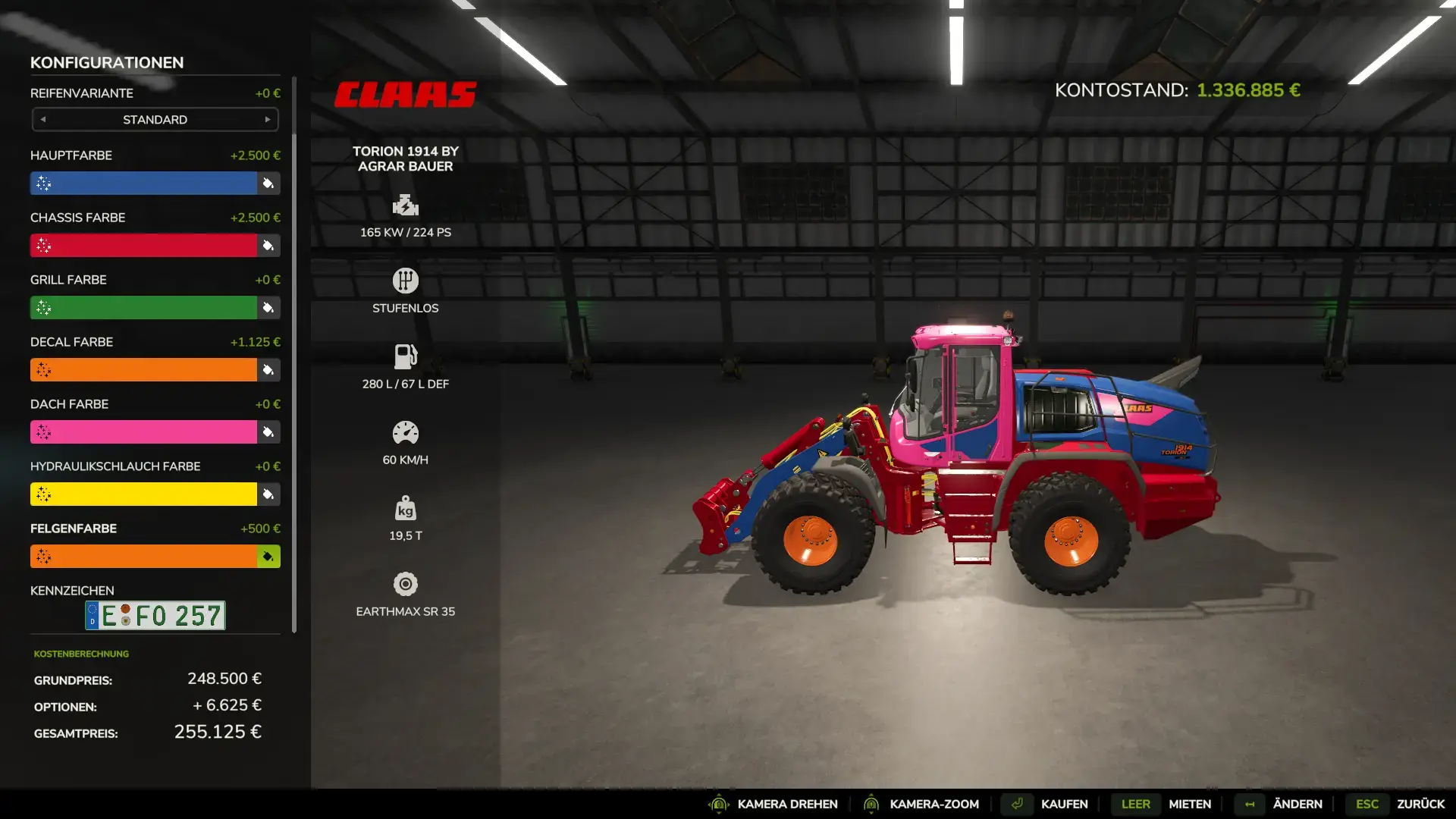Click the paint bucket beside Hauptfarbe
Image resolution: width=1456 pixels, height=819 pixels.
click(x=268, y=184)
